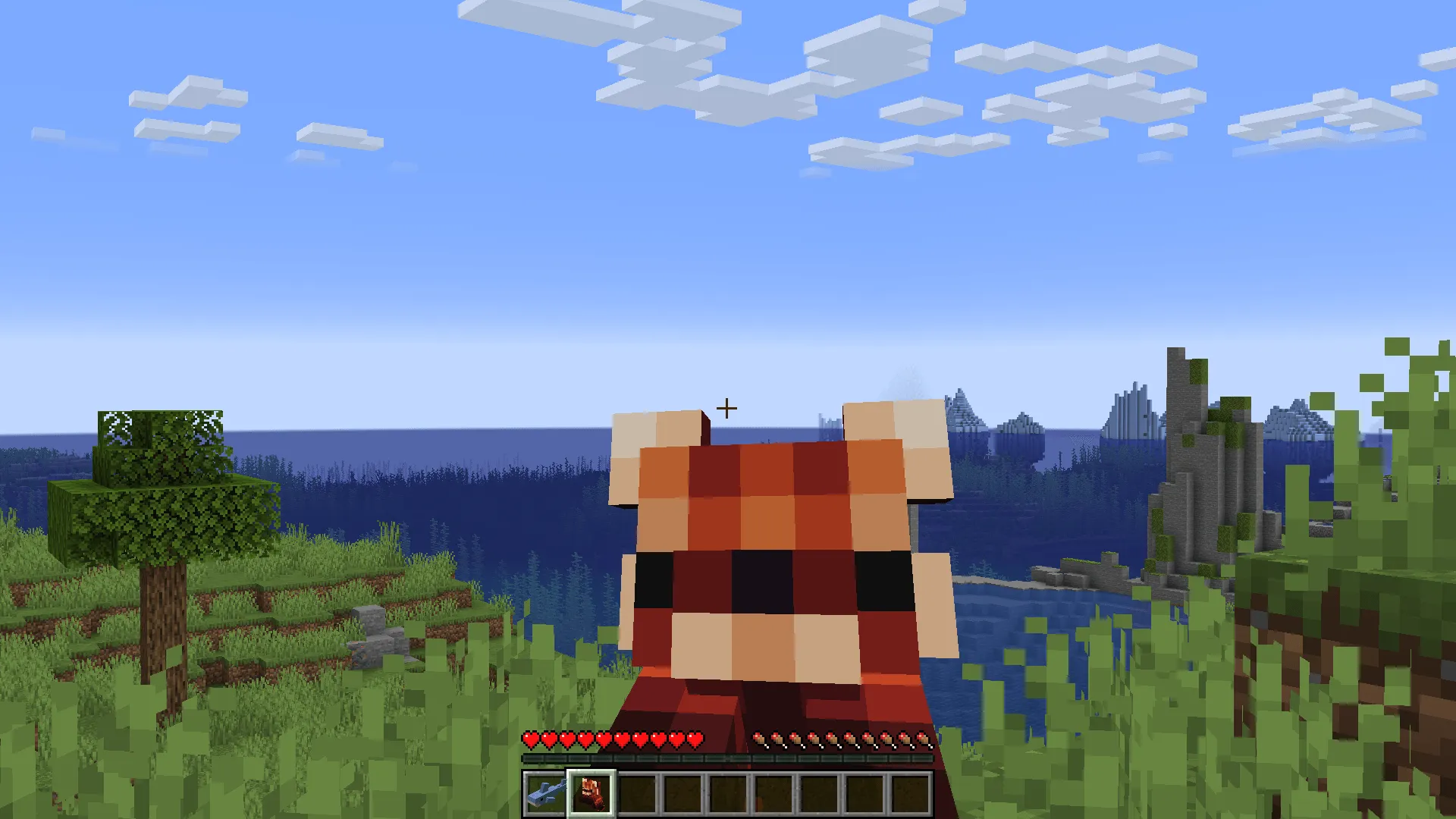Click the crosshair at screen center
1456x819 pixels.
point(726,409)
